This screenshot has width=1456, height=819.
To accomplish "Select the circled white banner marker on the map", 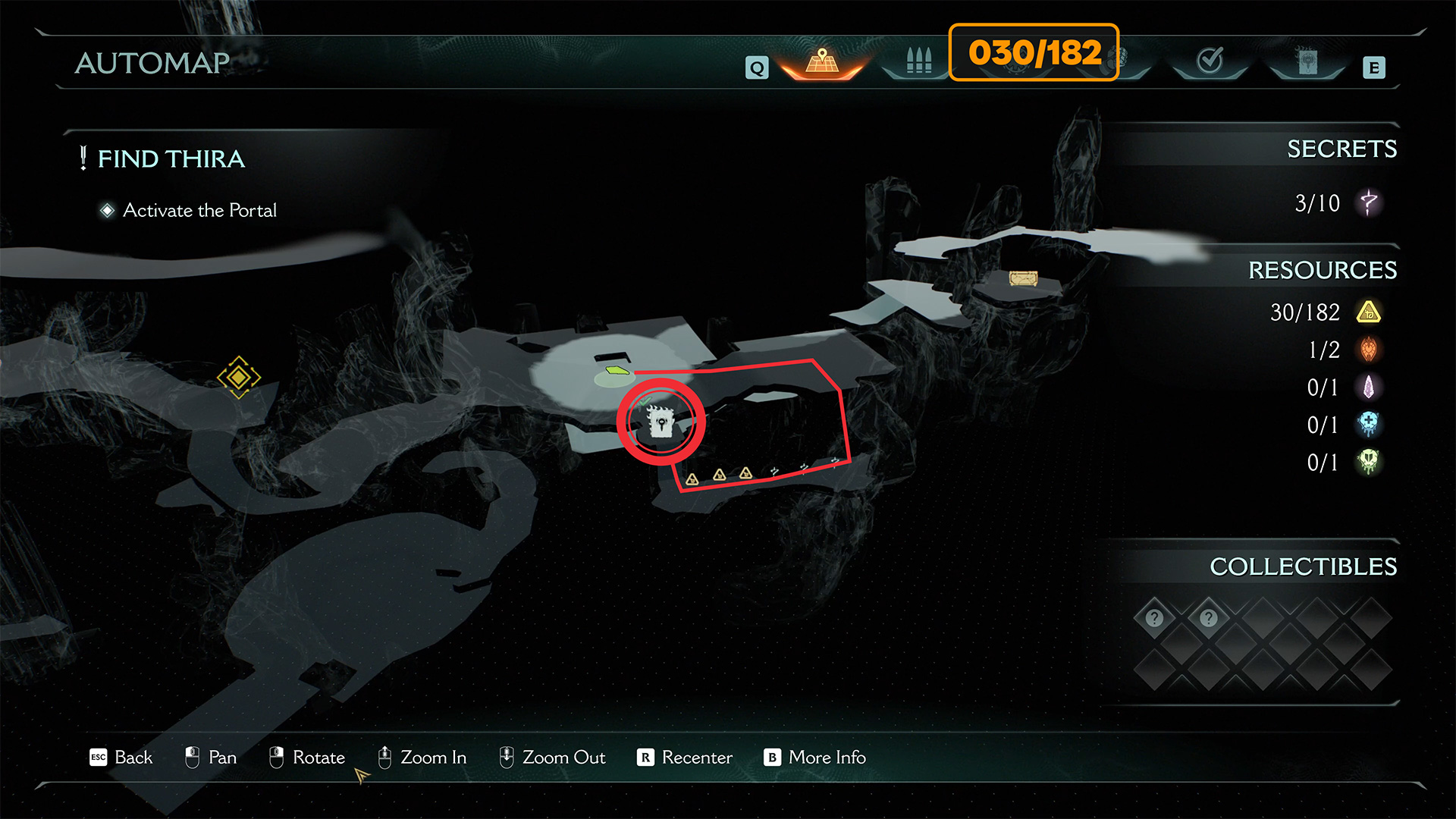I will (661, 422).
